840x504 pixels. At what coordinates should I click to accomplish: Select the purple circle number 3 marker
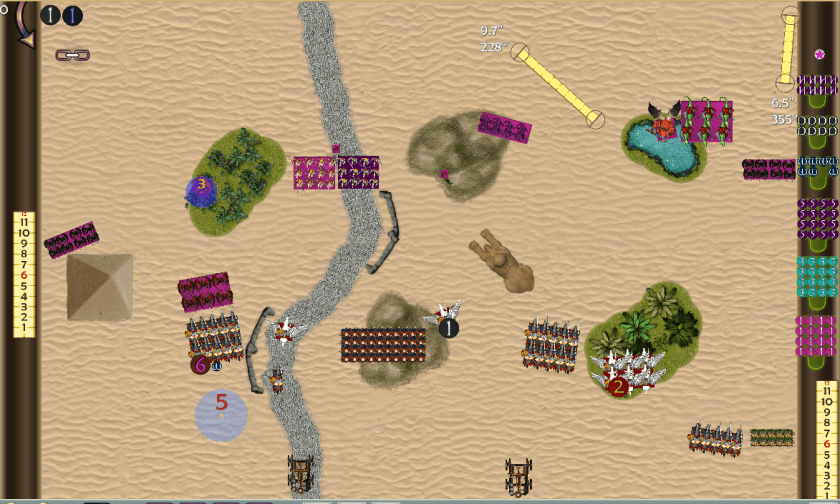click(x=202, y=187)
